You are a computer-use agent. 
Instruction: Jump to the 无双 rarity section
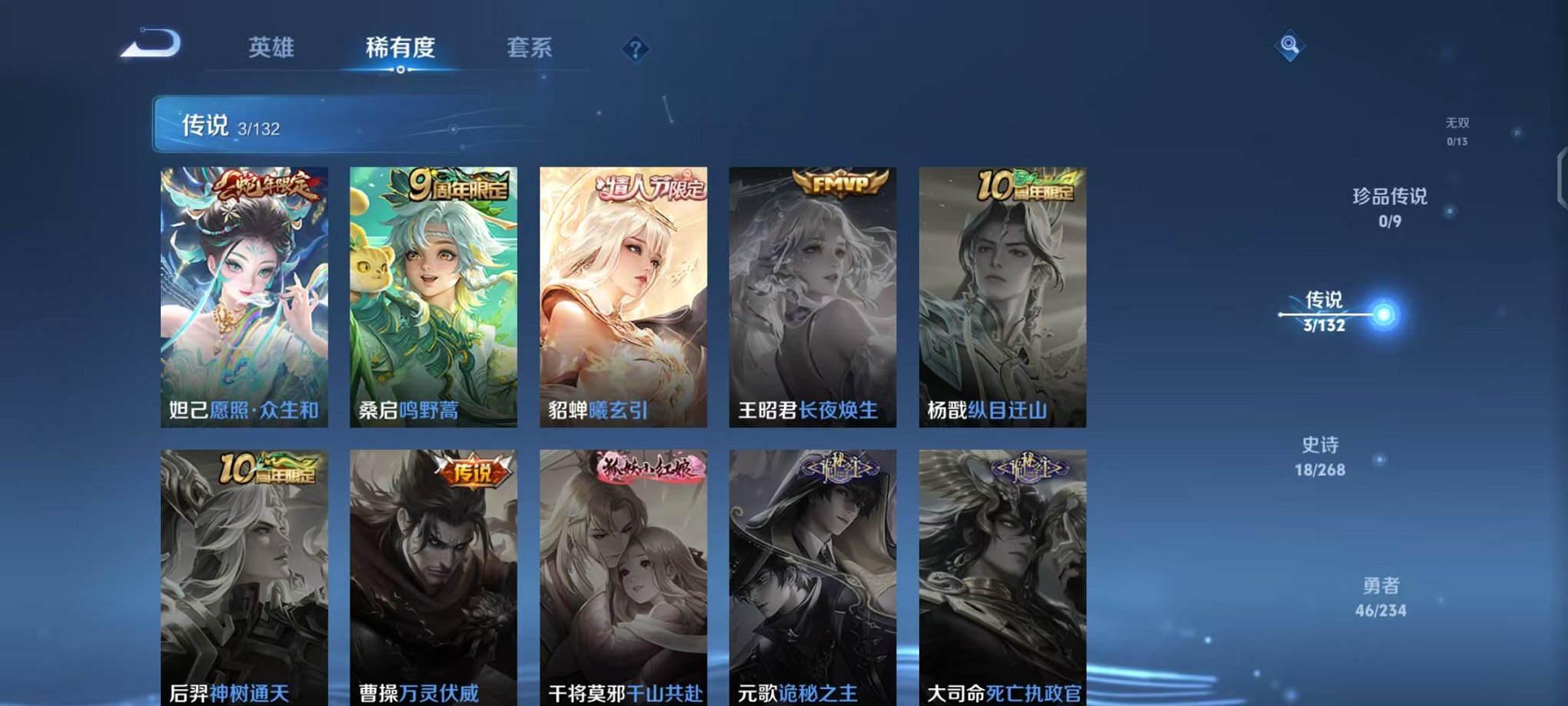1457,128
